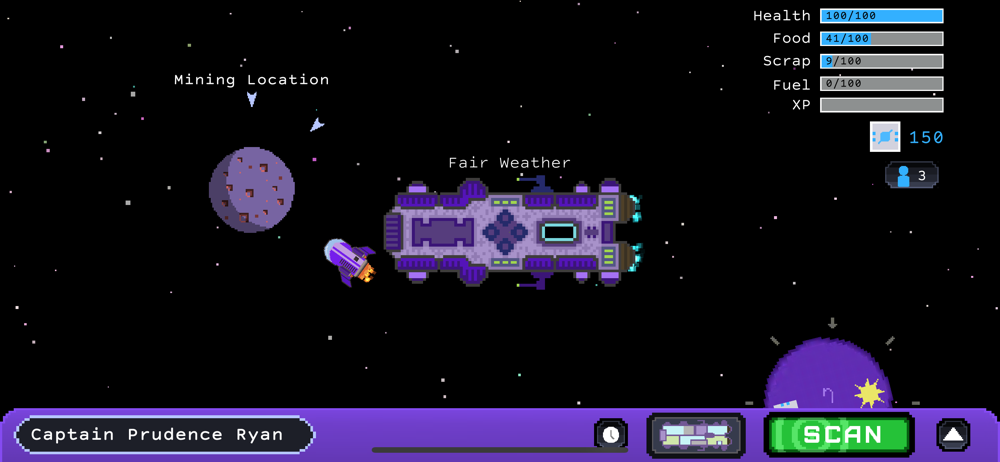Click the Mining Location marker label
Viewport: 1000px width, 462px height.
(x=251, y=80)
